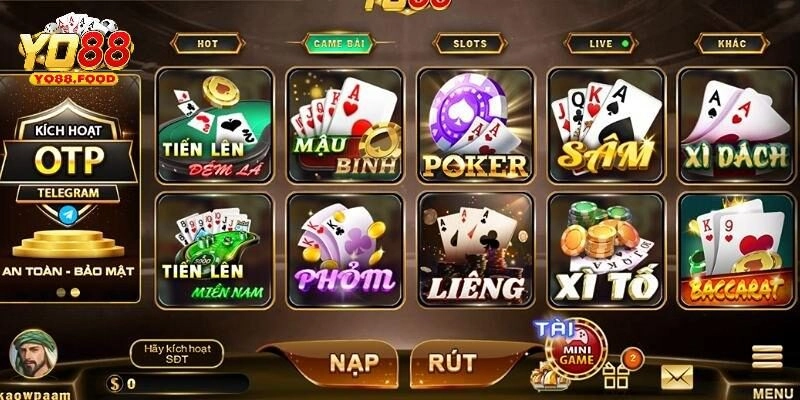800x400 pixels.
Task: Switch to the HOT tab
Action: 207,44
